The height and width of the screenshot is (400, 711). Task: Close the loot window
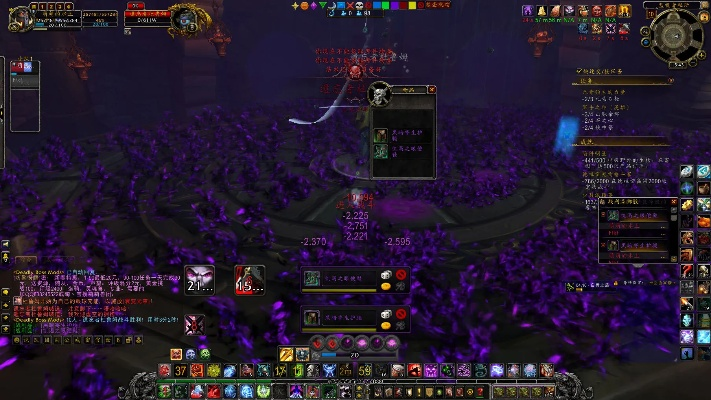pyautogui.click(x=432, y=91)
